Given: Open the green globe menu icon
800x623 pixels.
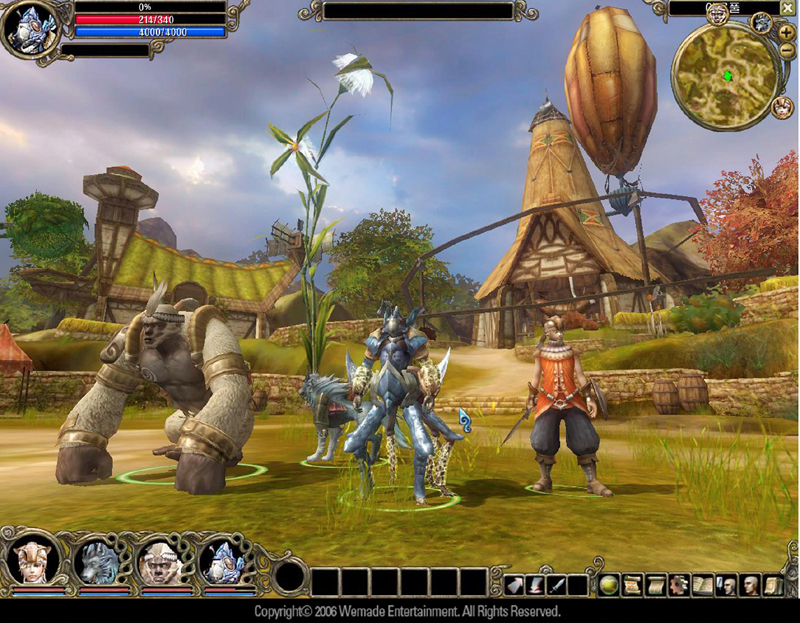Looking at the screenshot, I should 609,585.
